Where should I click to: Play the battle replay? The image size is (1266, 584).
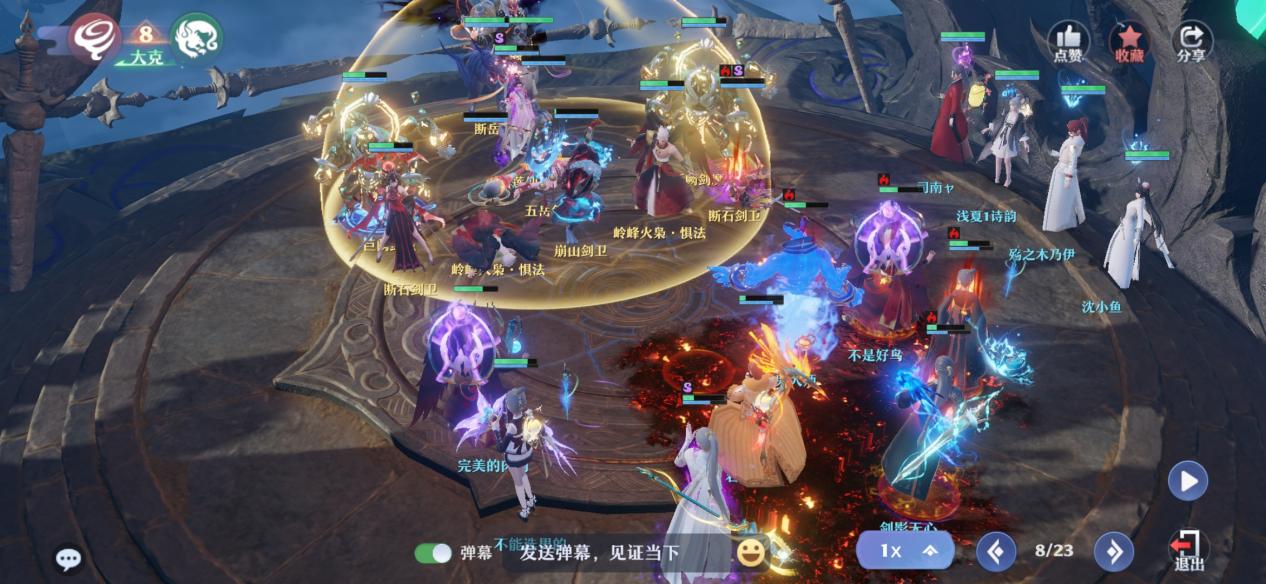pyautogui.click(x=1188, y=481)
